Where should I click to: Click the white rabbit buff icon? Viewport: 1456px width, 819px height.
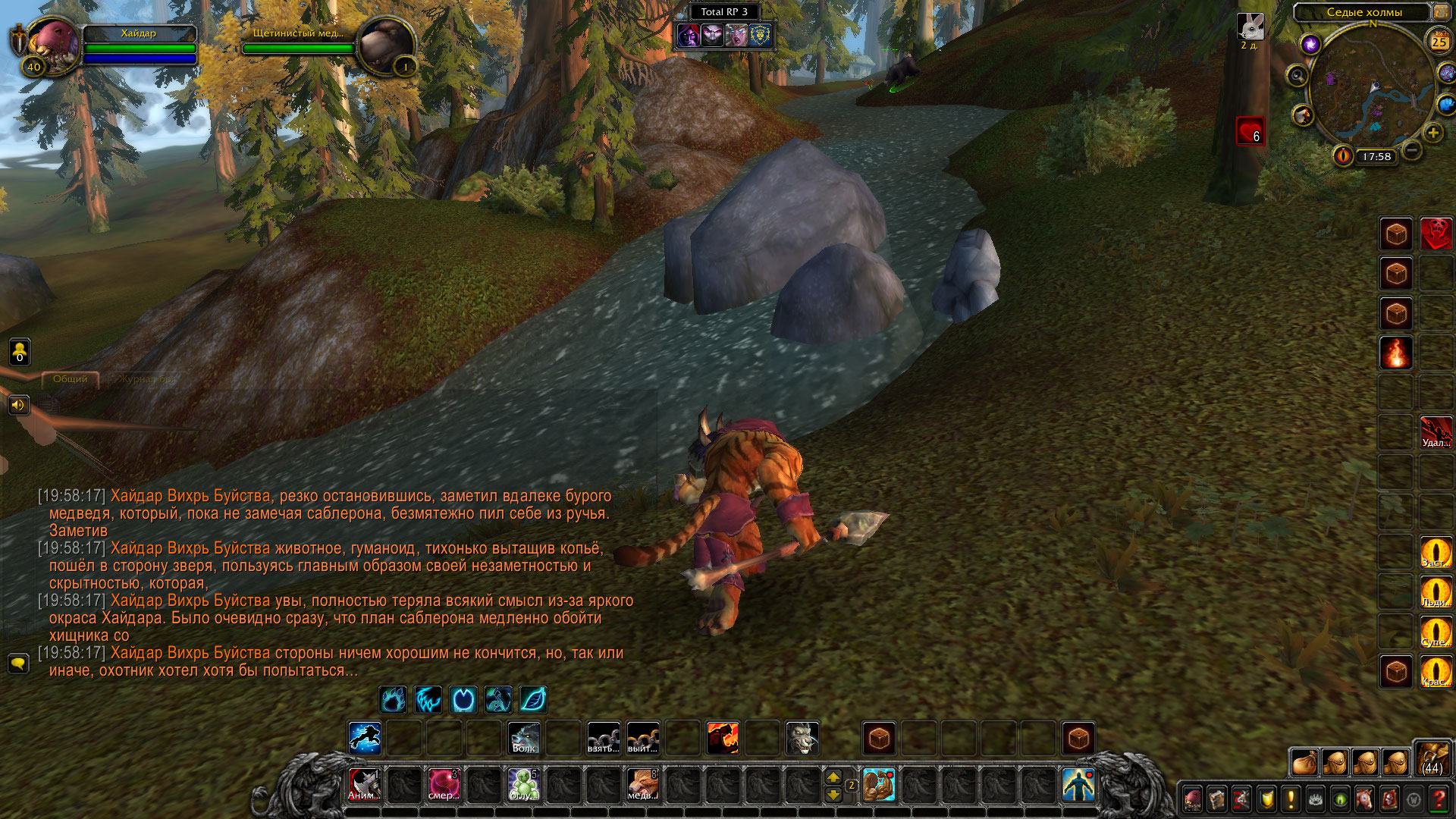[1250, 27]
